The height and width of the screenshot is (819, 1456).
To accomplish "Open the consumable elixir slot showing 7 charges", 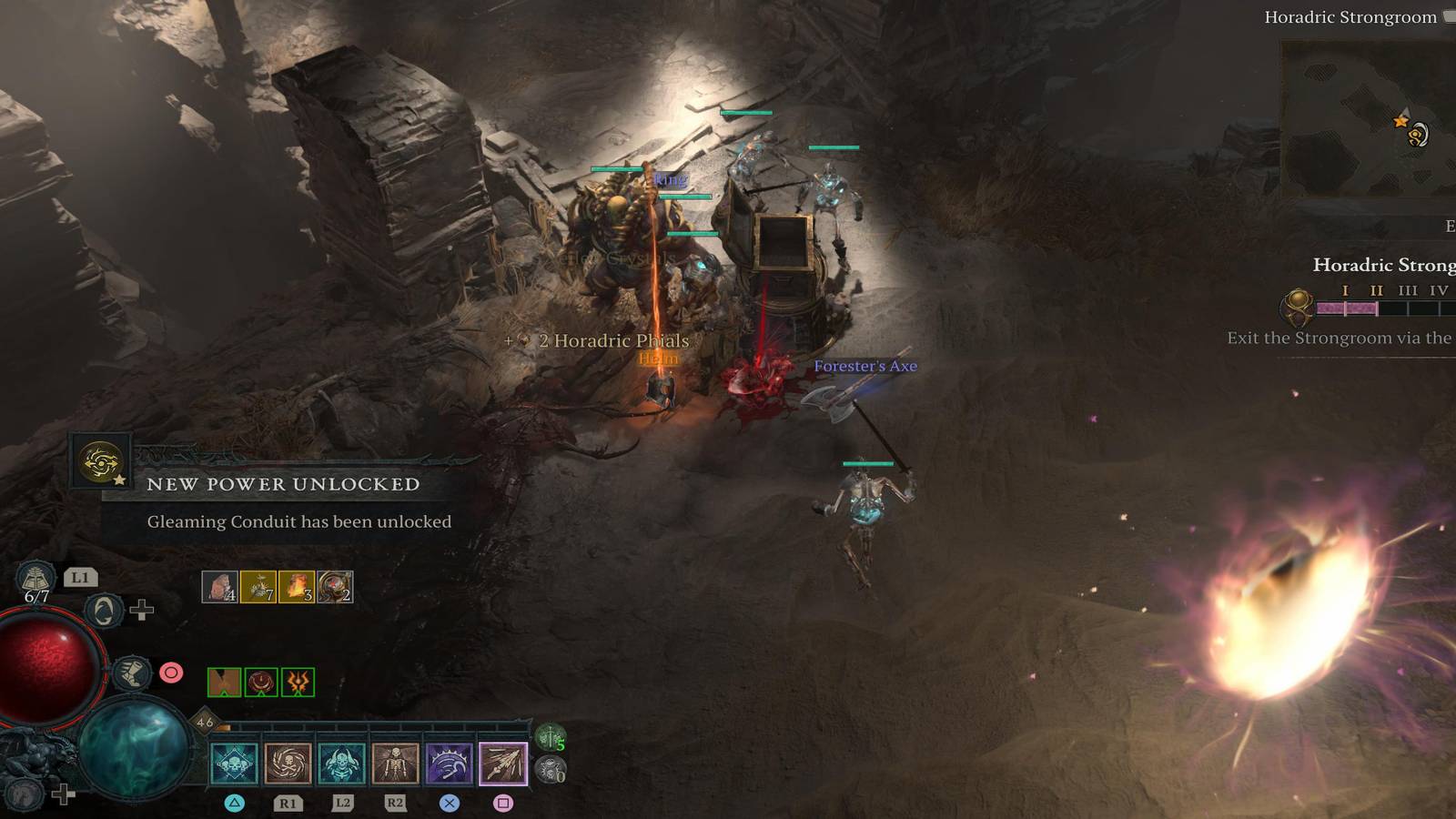I will [x=258, y=587].
